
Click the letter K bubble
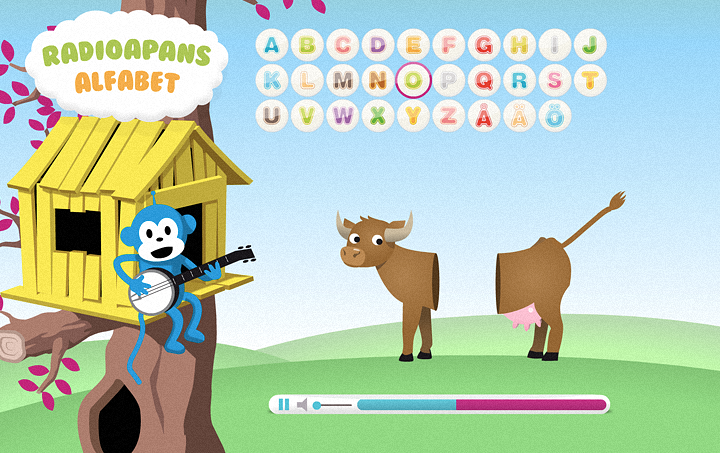[x=272, y=80]
